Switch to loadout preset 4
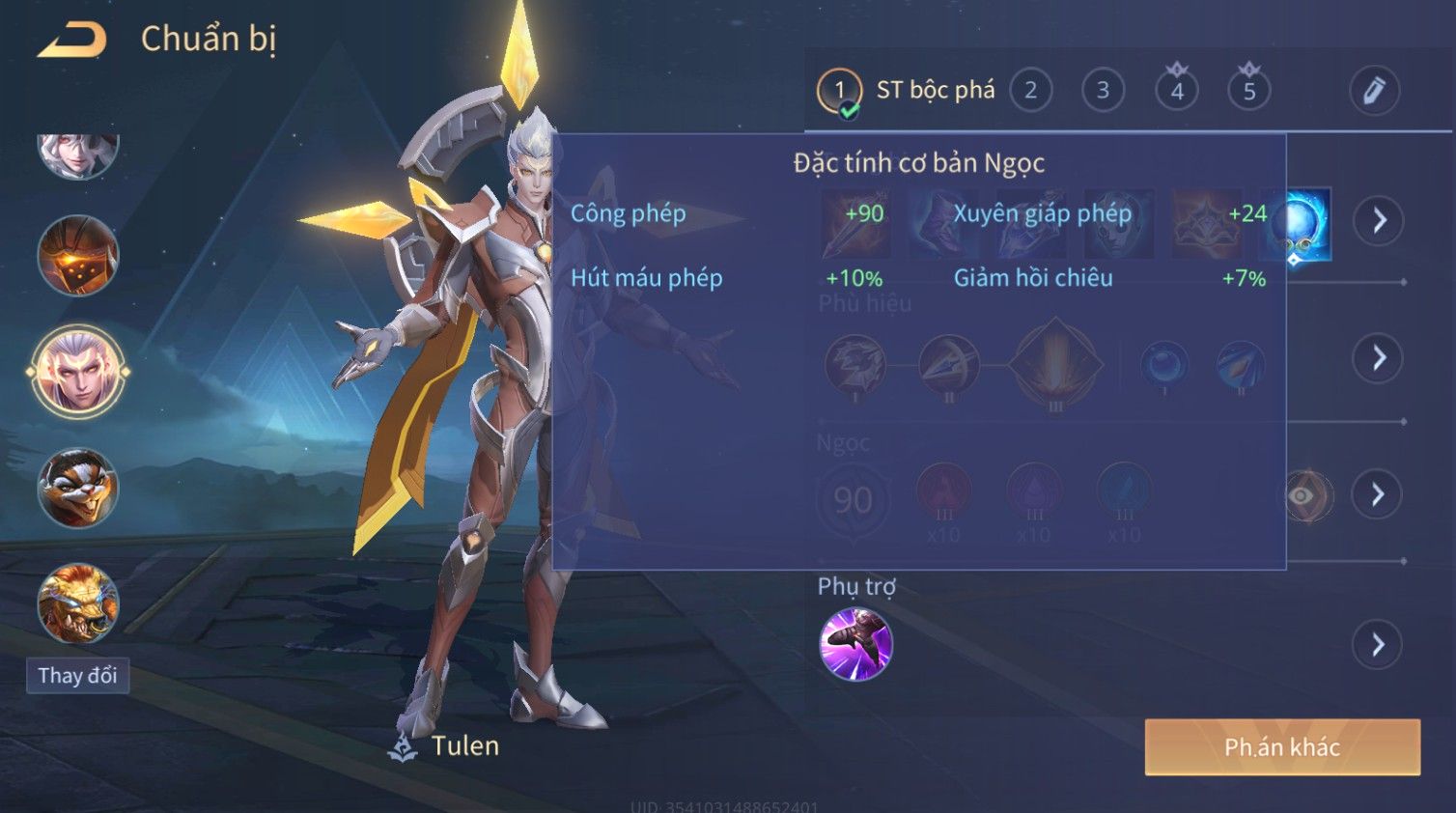The width and height of the screenshot is (1456, 813). 1176,91
